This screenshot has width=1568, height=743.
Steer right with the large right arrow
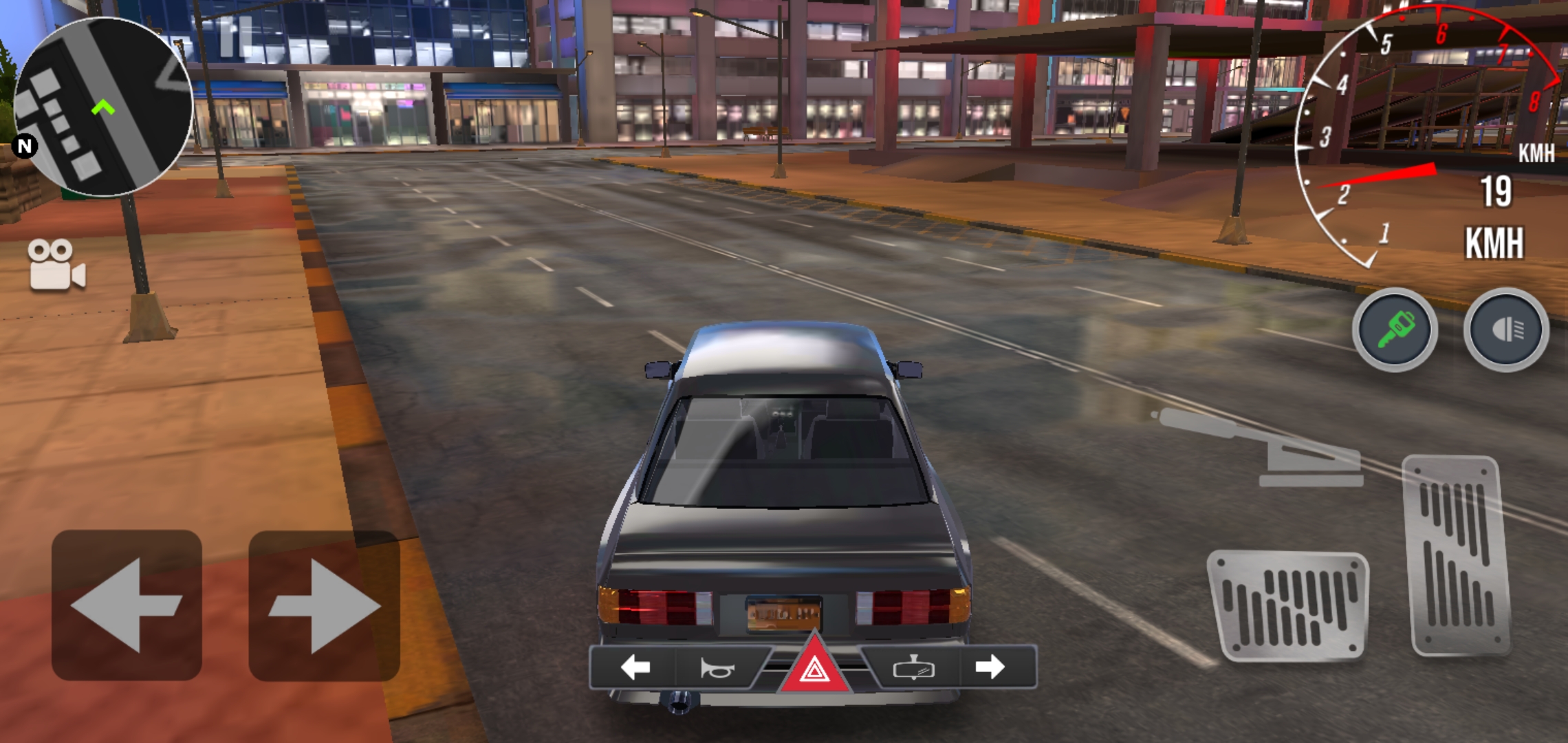(324, 605)
